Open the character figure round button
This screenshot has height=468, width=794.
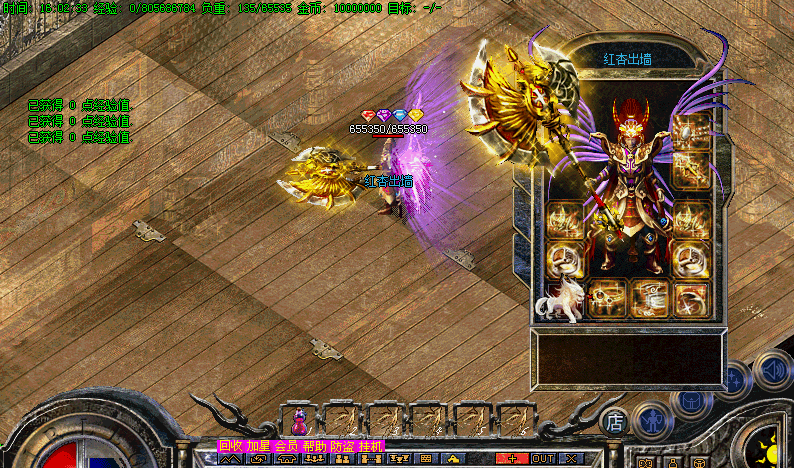pyautogui.click(x=653, y=420)
